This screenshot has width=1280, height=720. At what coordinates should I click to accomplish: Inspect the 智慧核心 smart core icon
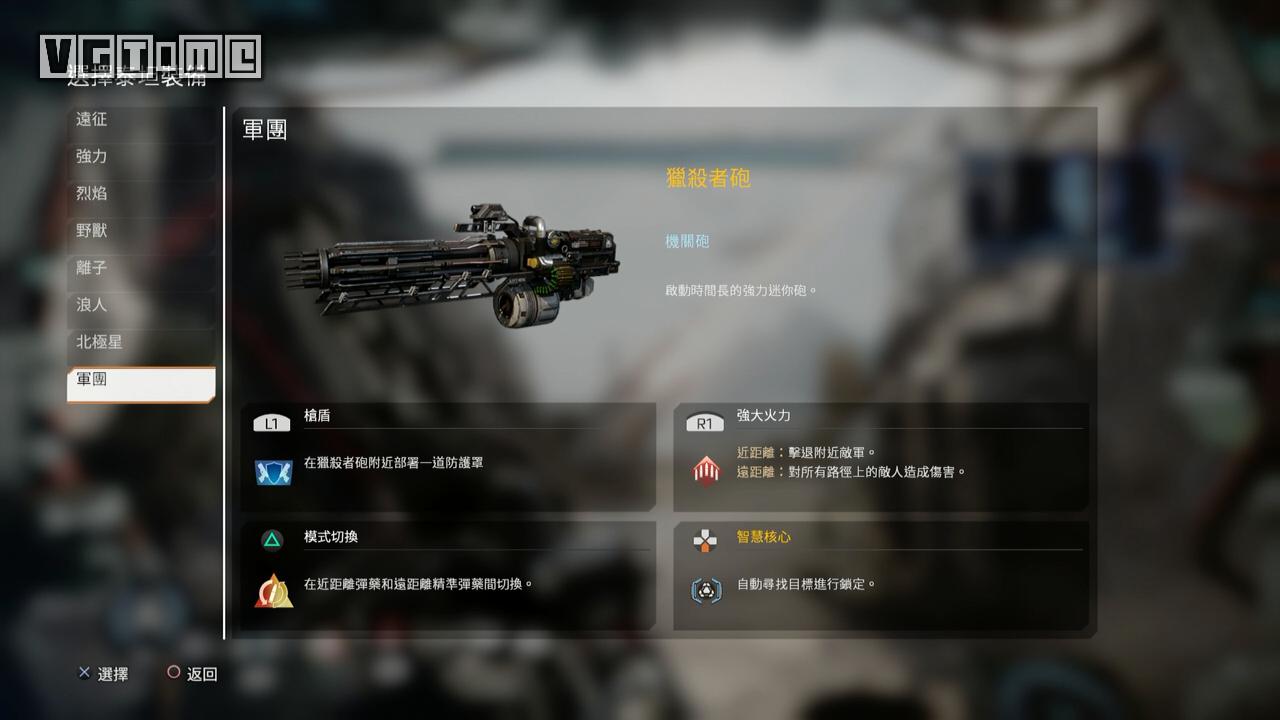(706, 590)
